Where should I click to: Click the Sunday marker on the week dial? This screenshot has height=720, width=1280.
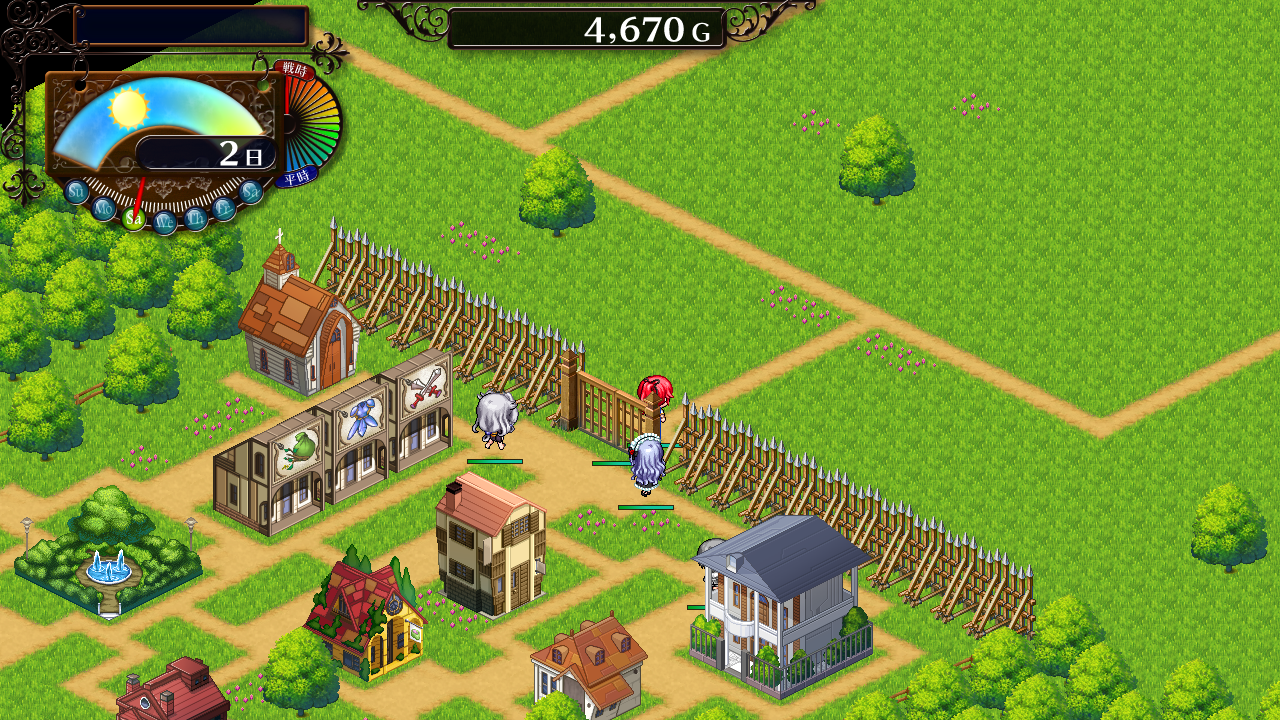tap(77, 191)
